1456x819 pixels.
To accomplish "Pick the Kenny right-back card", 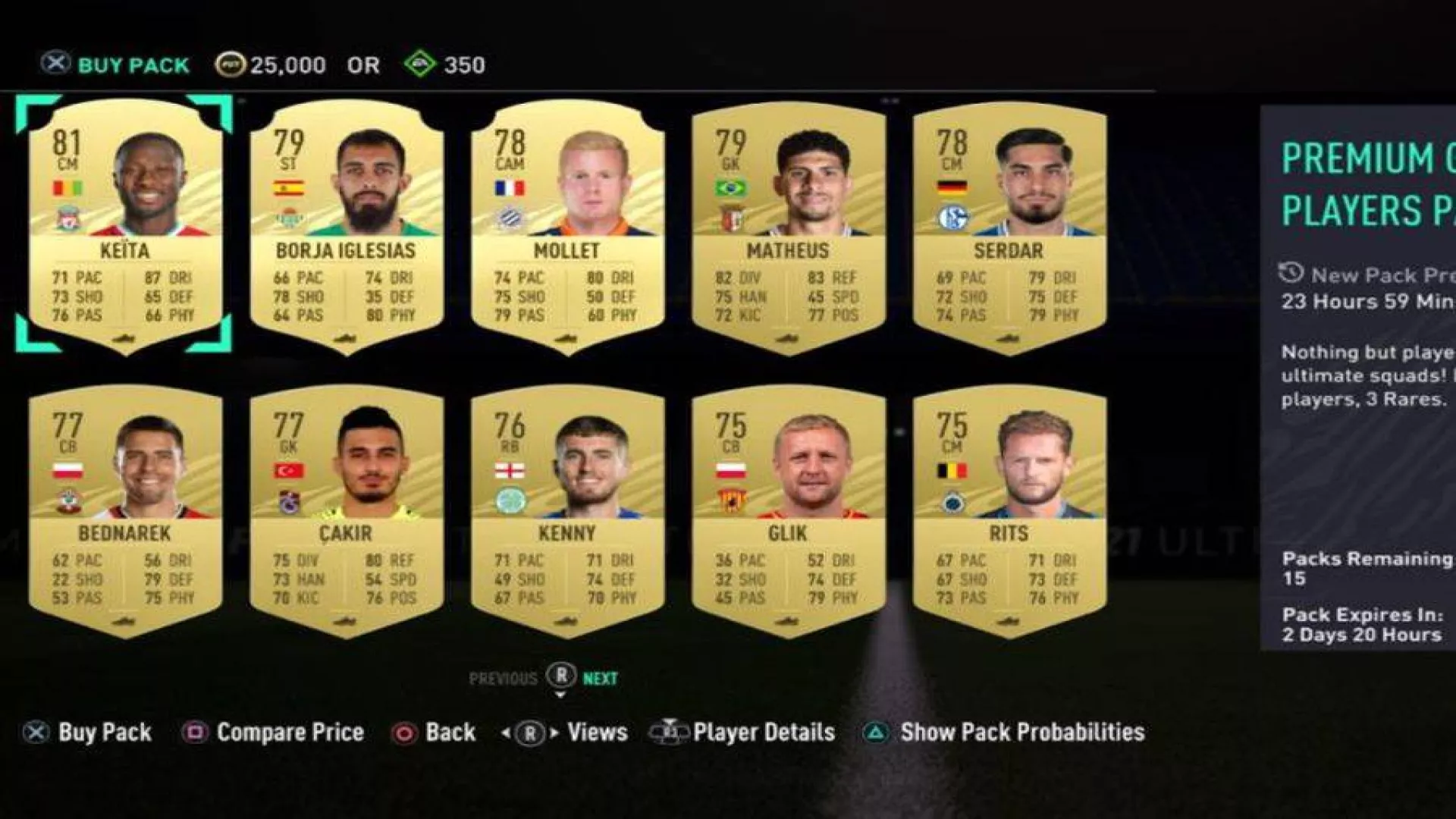I will click(x=567, y=510).
